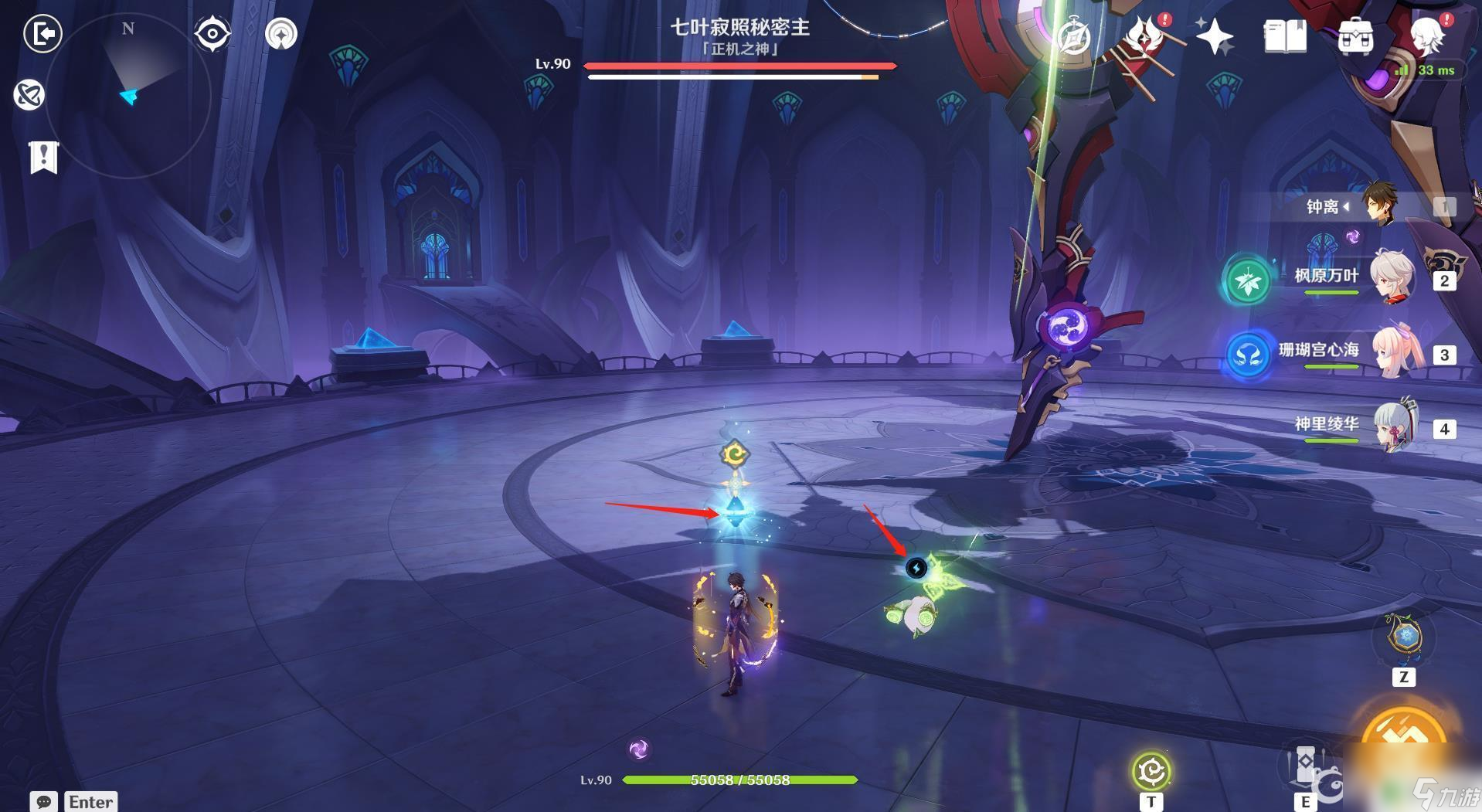
Task: Open the wish star icon
Action: (1214, 36)
